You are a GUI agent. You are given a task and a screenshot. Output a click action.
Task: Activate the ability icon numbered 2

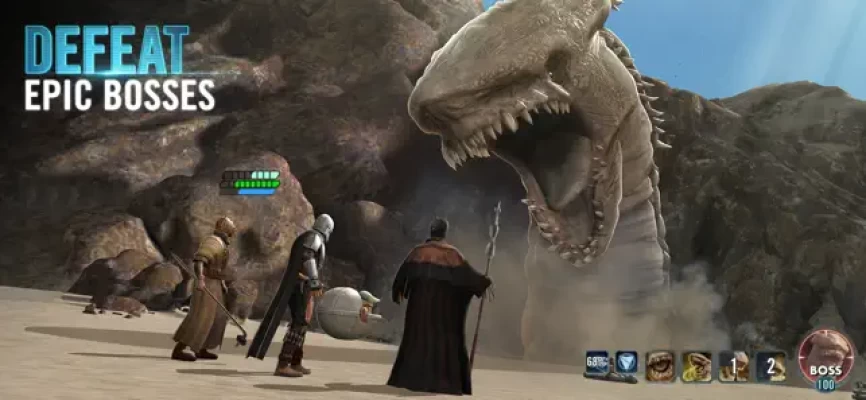(x=770, y=367)
